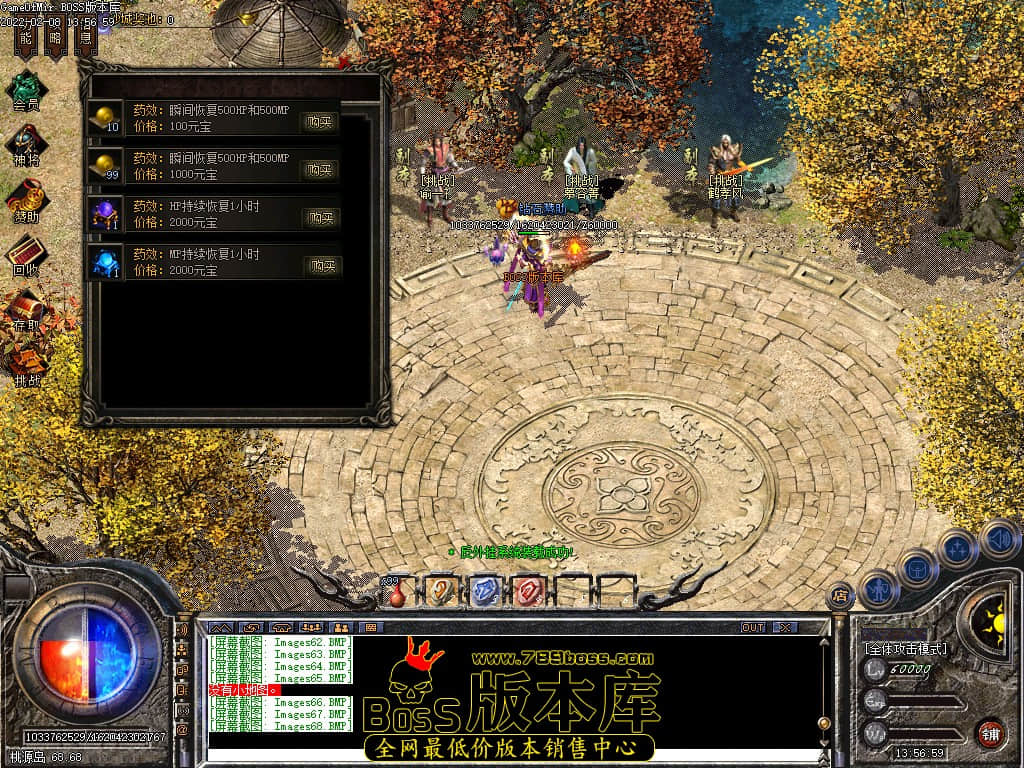Click the OUT button on the chat bar
1024x768 pixels.
click(x=753, y=627)
